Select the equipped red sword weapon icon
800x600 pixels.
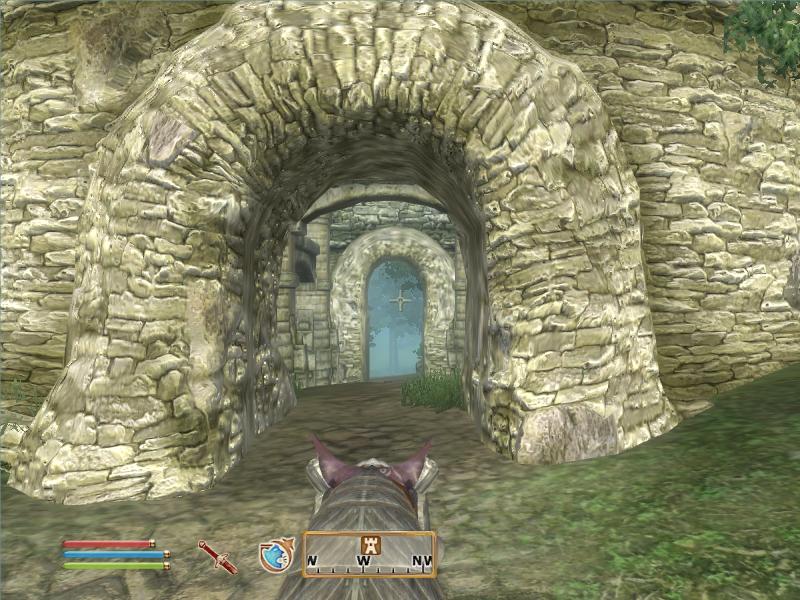217,556
